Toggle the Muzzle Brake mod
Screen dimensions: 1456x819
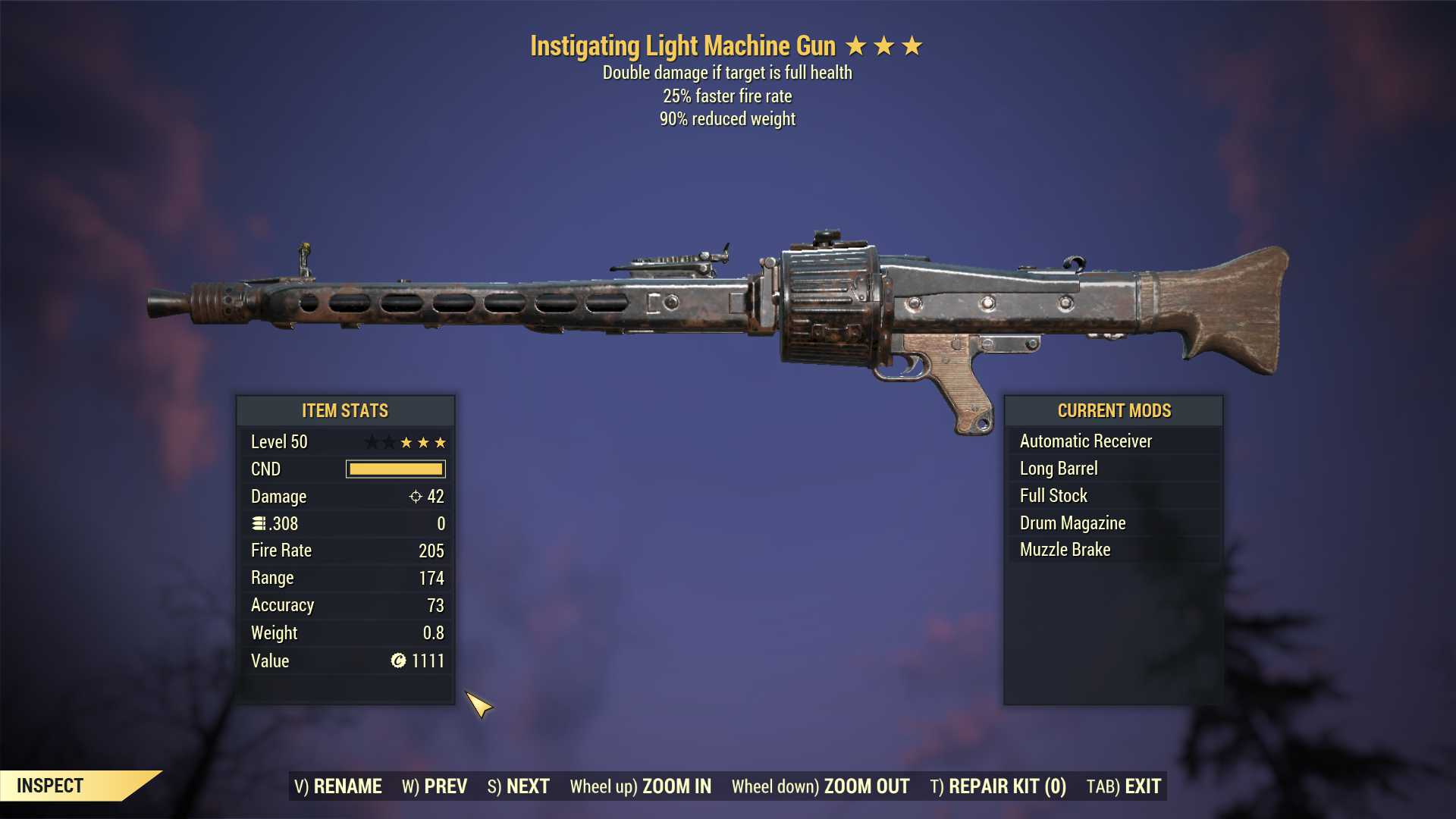[x=1064, y=549]
